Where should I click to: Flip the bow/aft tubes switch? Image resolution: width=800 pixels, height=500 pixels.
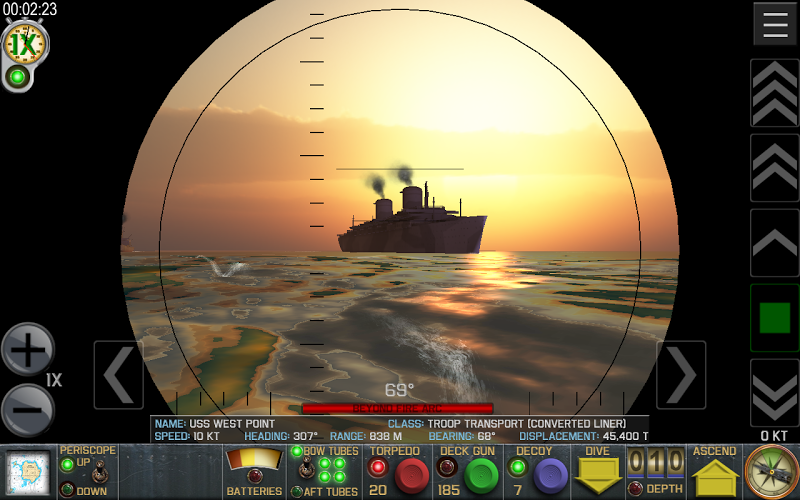pos(306,471)
